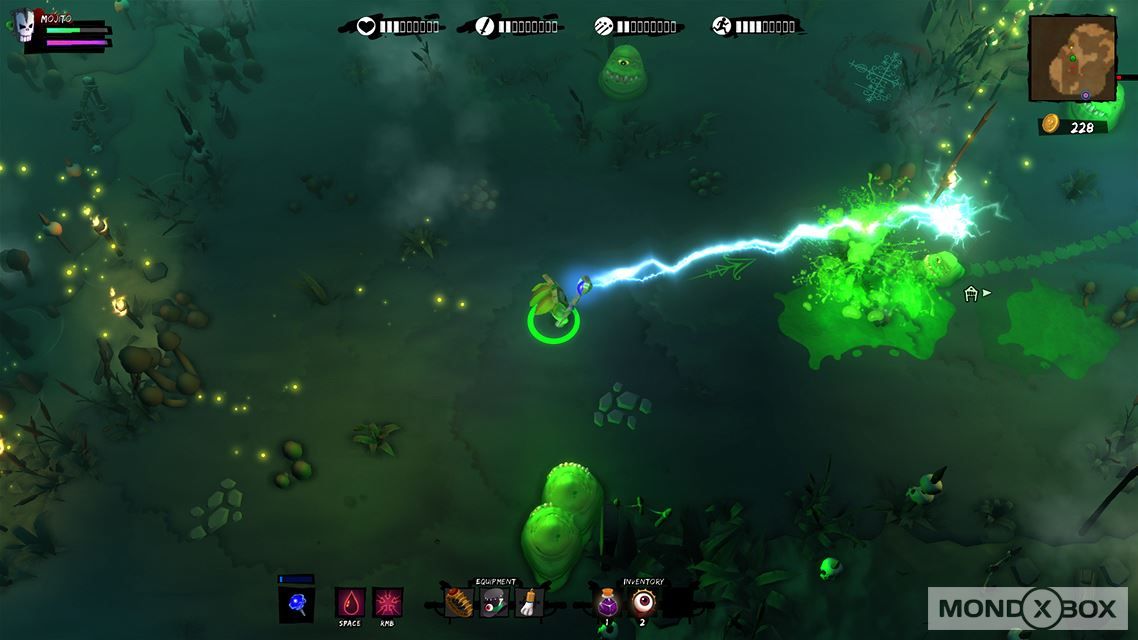
Task: Click the minimap in the corner
Action: coord(1072,58)
